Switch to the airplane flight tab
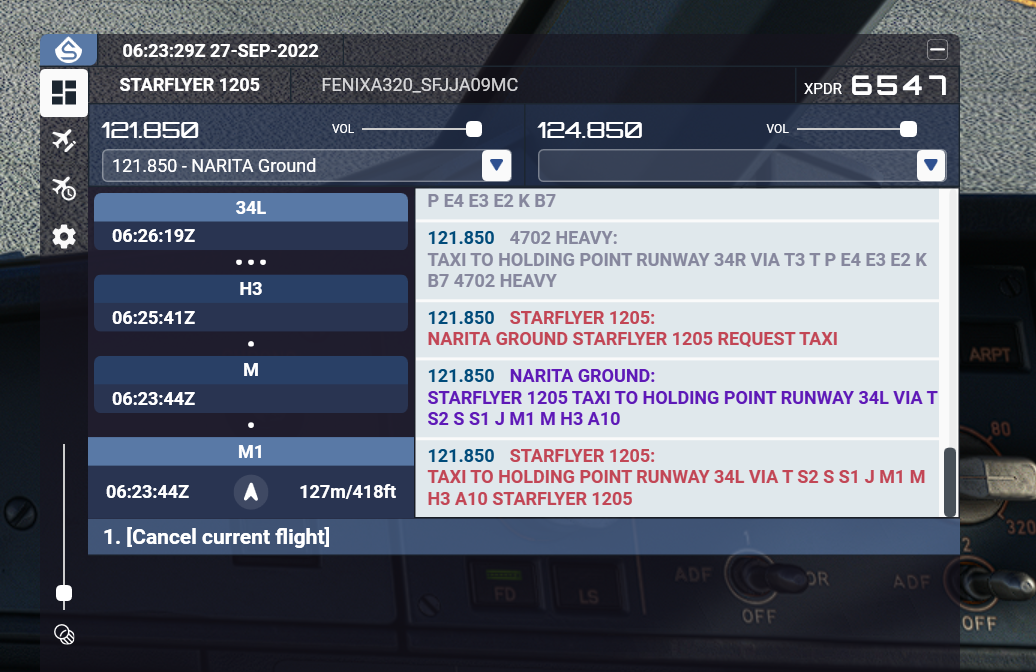Viewport: 1036px width, 672px height. pyautogui.click(x=64, y=140)
